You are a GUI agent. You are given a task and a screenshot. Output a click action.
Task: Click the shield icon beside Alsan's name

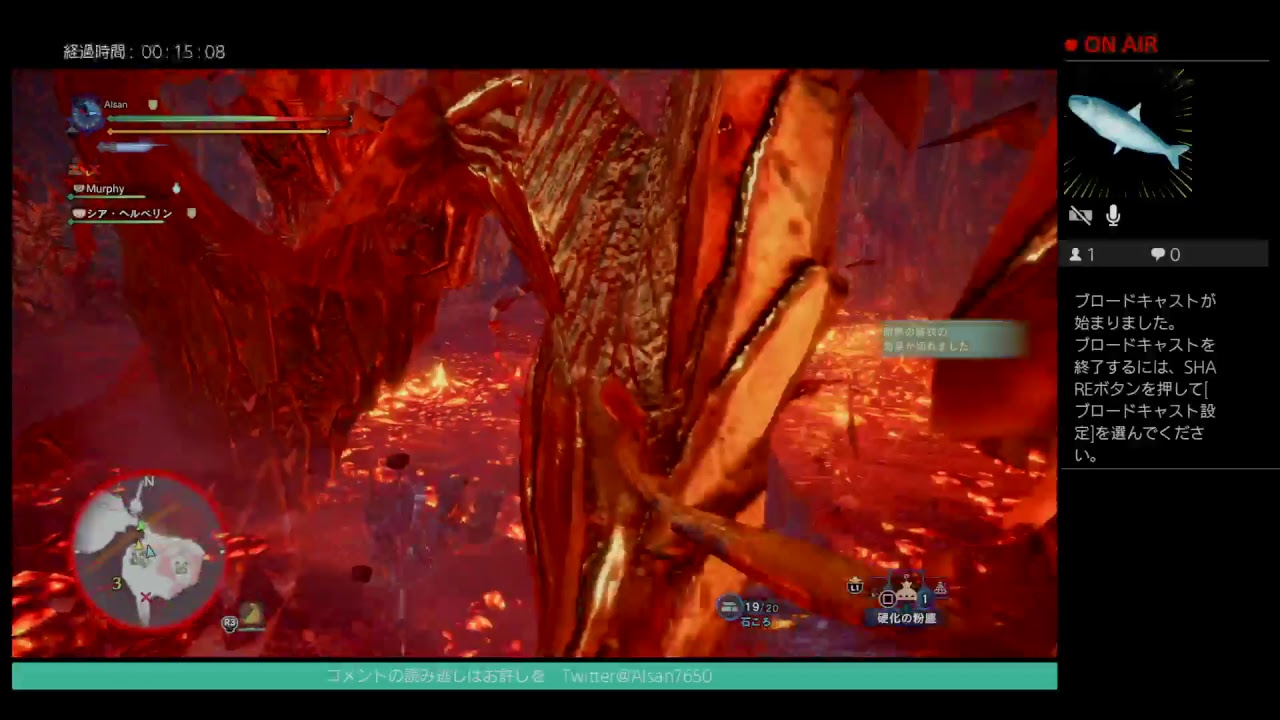[152, 104]
